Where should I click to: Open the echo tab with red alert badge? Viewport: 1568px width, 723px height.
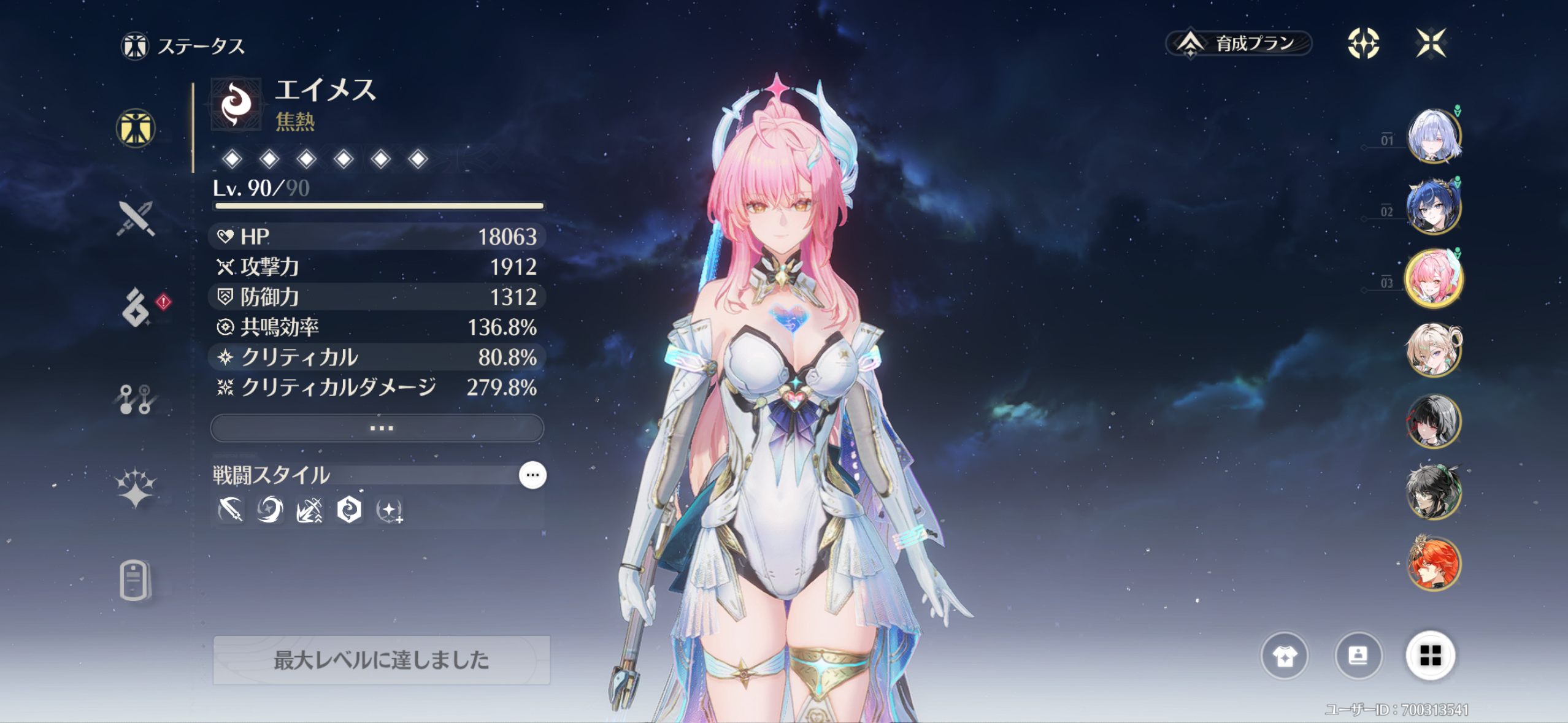coord(136,307)
